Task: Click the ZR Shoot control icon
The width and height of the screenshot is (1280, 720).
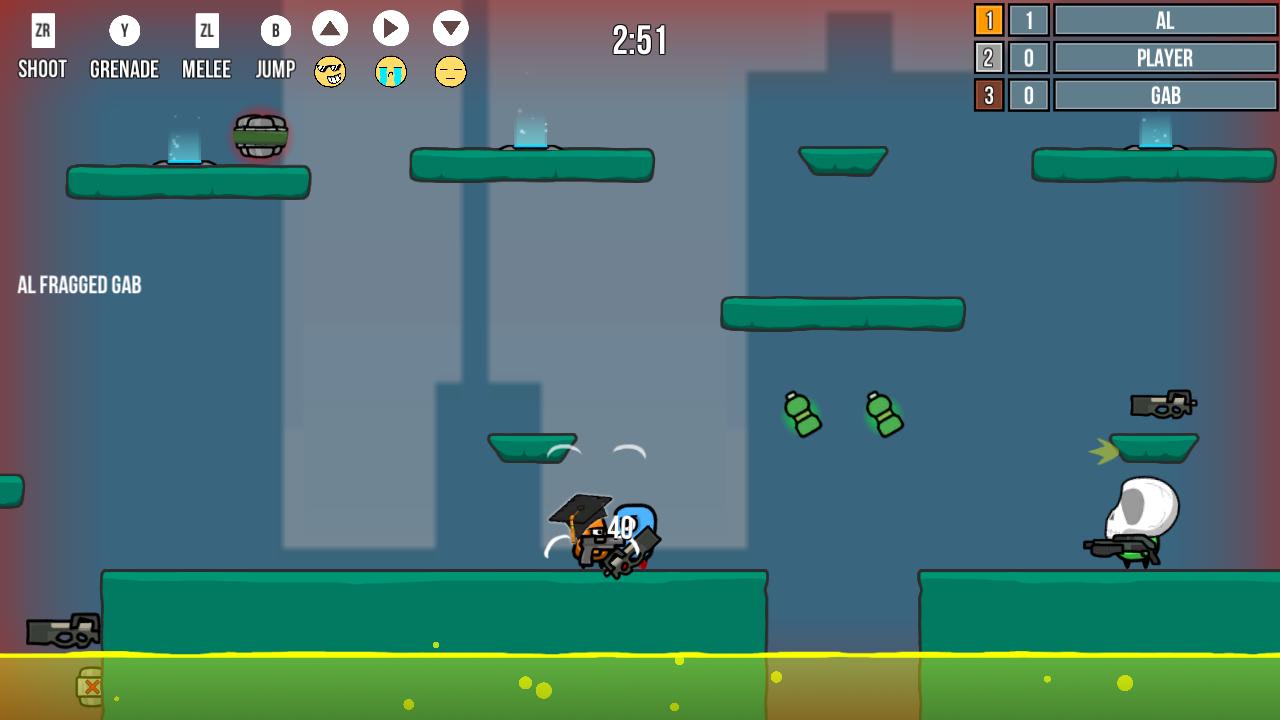Action: click(x=41, y=30)
